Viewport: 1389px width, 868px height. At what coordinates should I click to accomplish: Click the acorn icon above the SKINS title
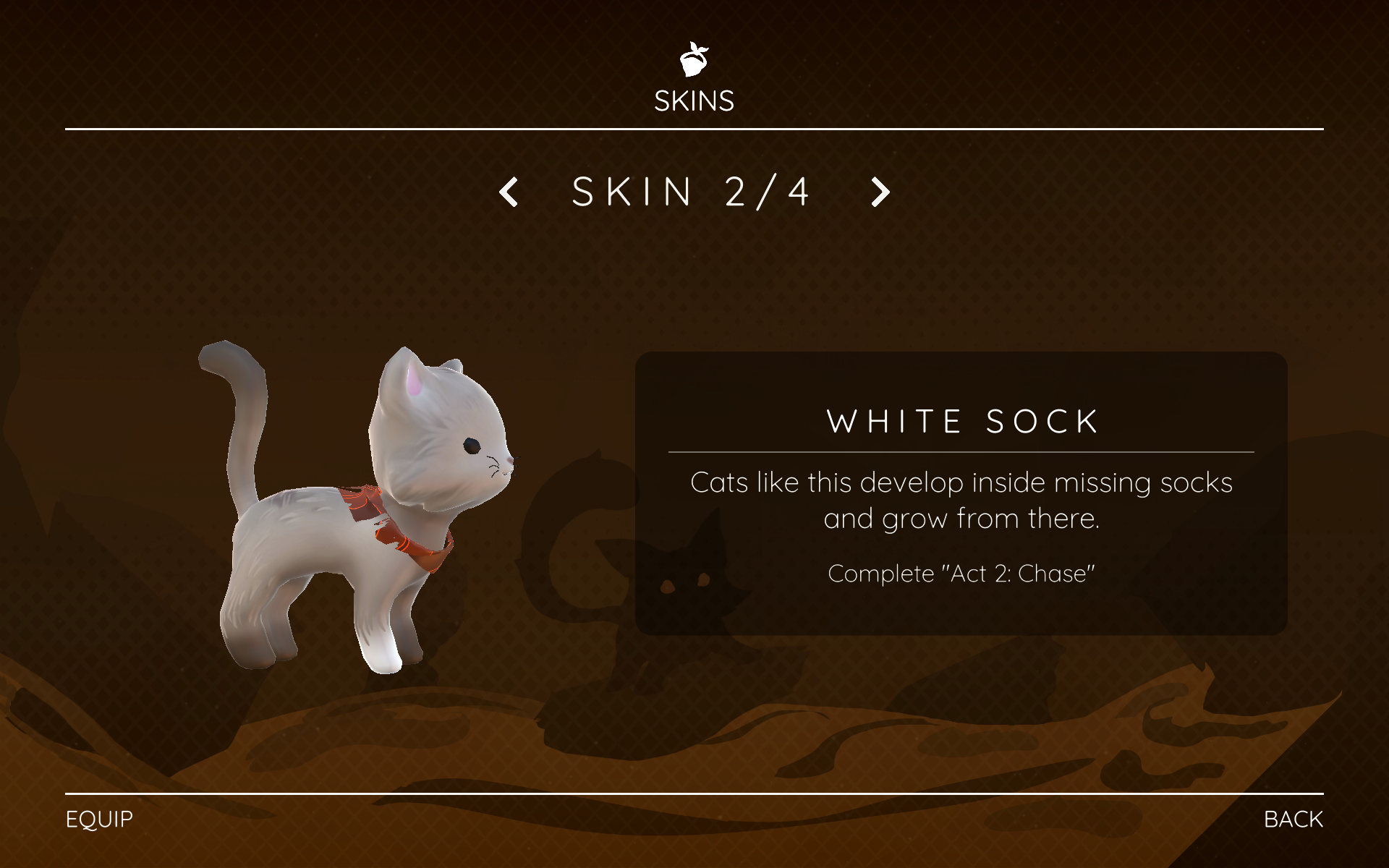click(694, 59)
